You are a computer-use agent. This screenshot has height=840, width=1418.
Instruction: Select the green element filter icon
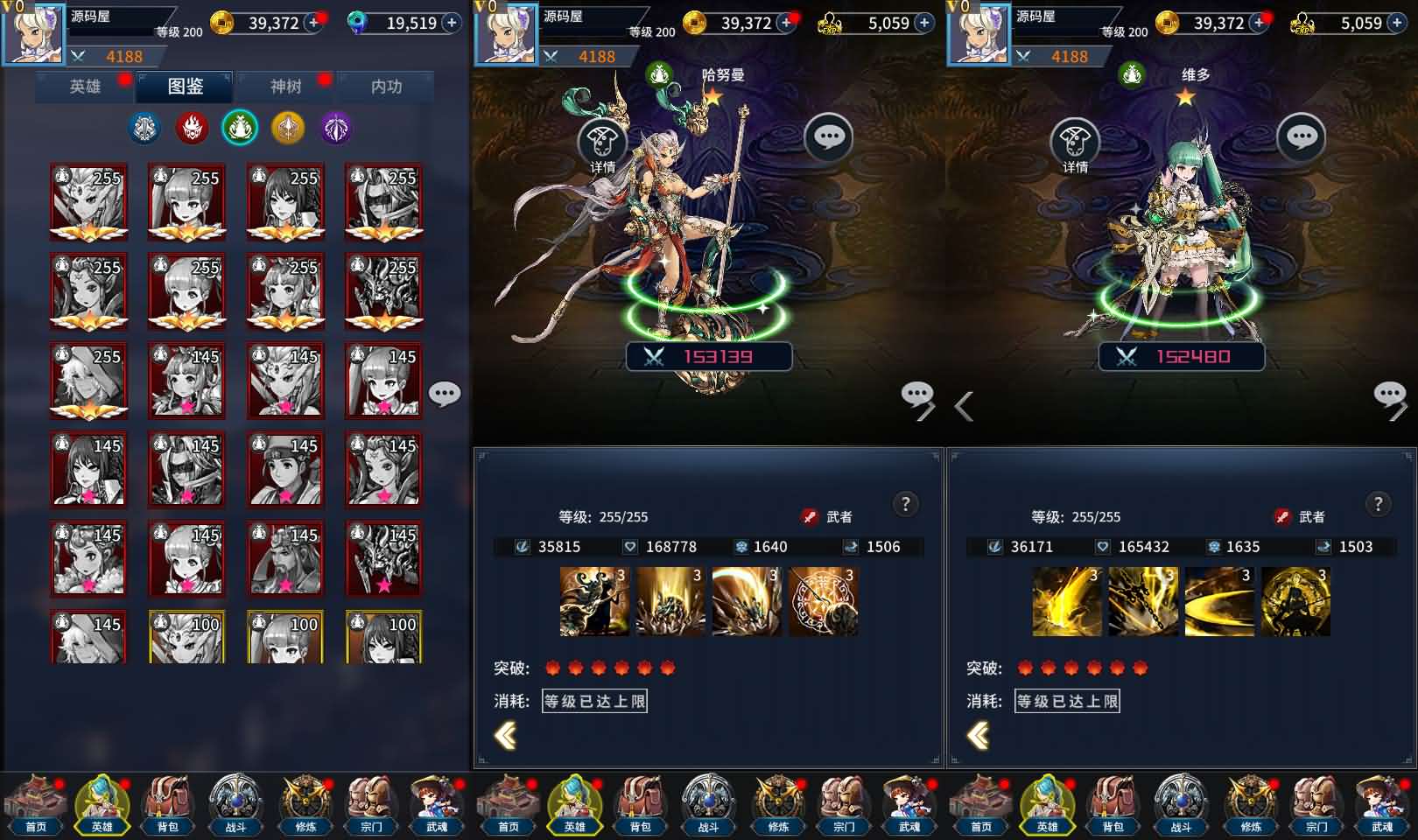click(x=240, y=129)
